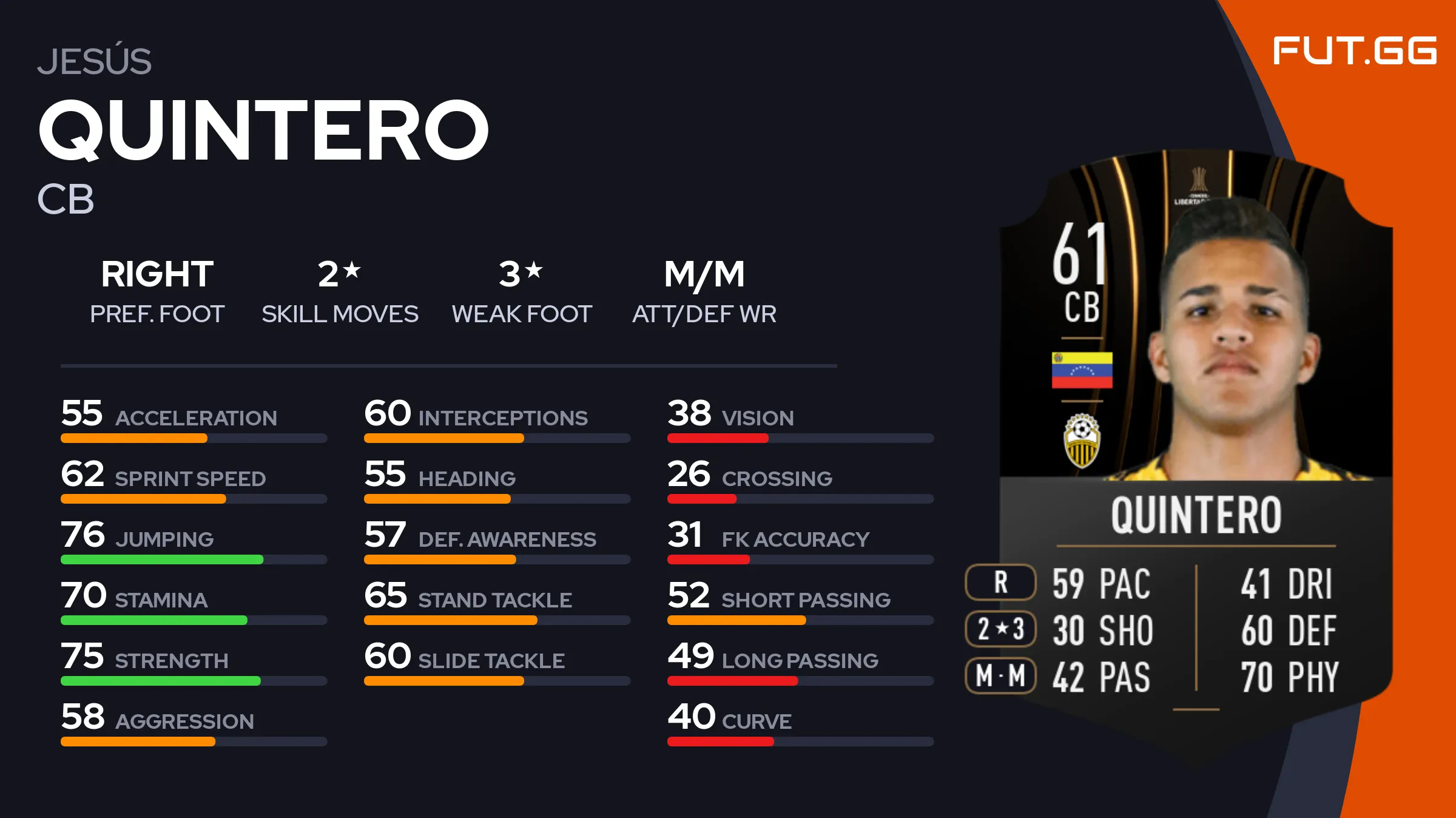Click the FUT.GG logo

coord(1354,50)
